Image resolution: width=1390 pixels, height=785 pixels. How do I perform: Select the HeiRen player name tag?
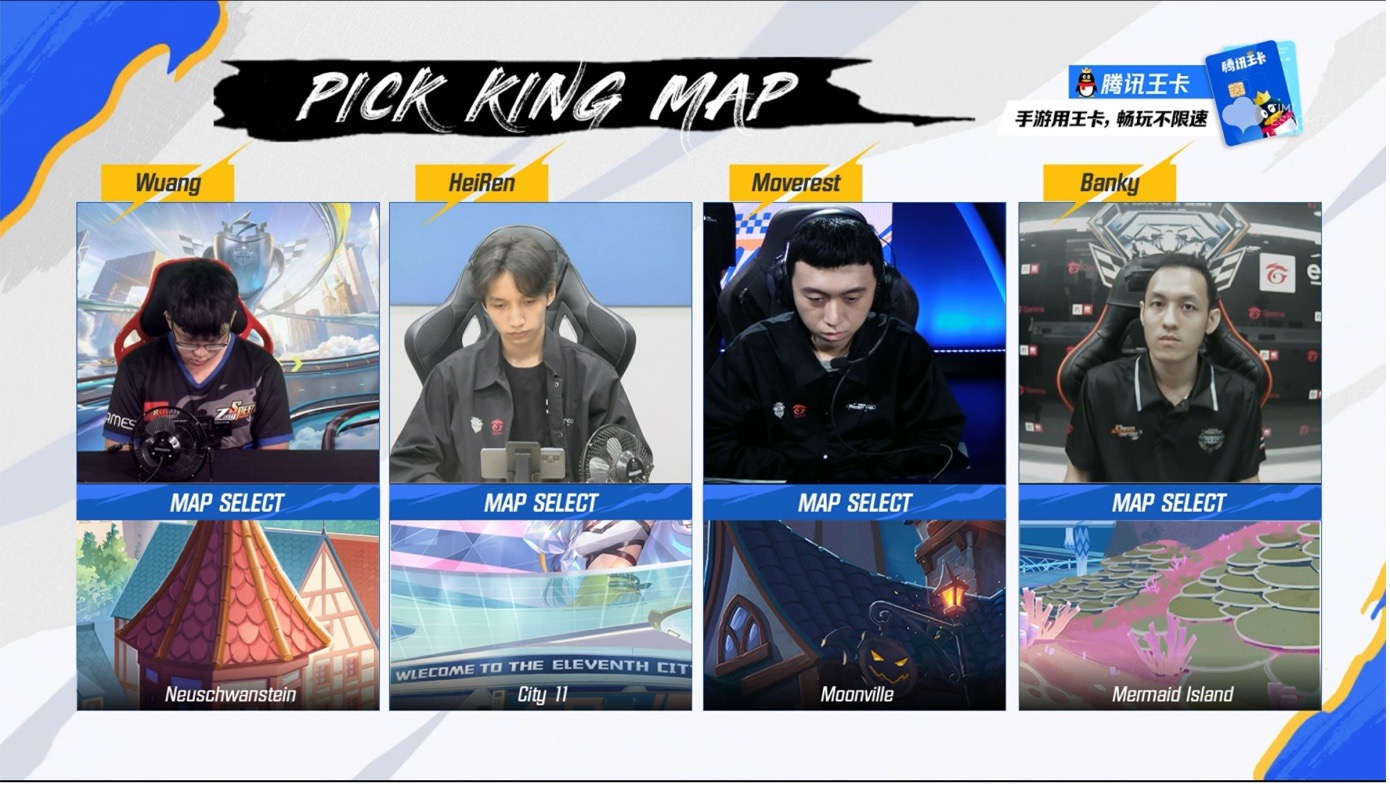pyautogui.click(x=482, y=183)
